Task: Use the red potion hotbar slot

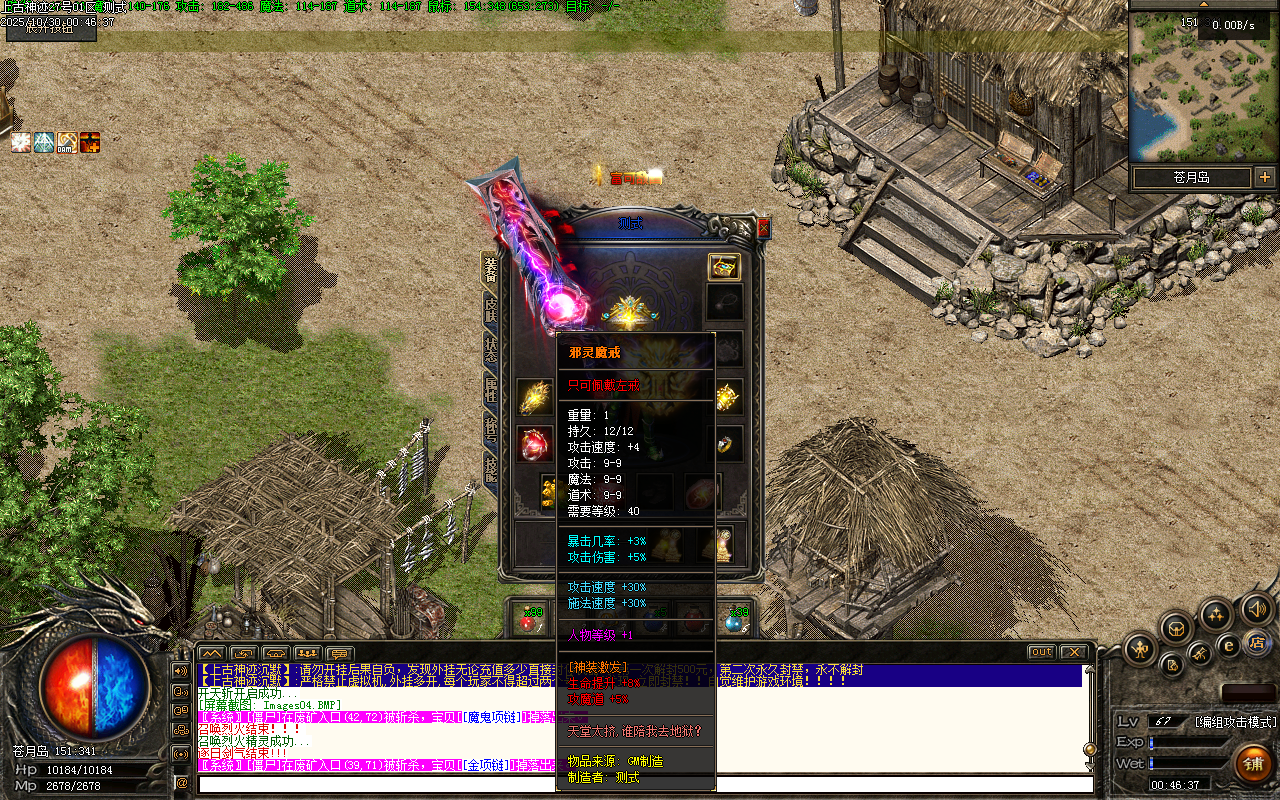Action: 530,620
